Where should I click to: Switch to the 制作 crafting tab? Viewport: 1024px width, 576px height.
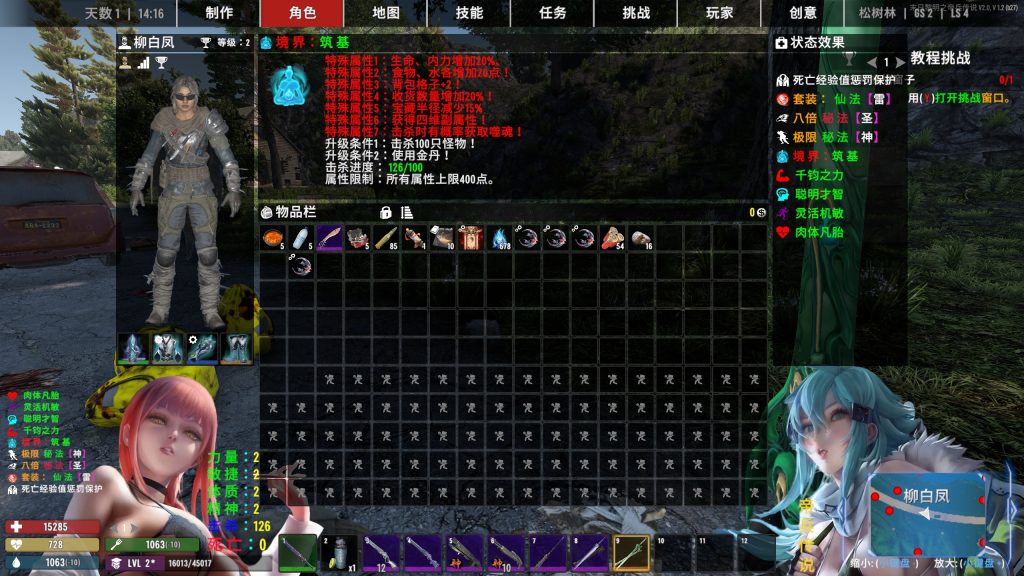tap(219, 13)
